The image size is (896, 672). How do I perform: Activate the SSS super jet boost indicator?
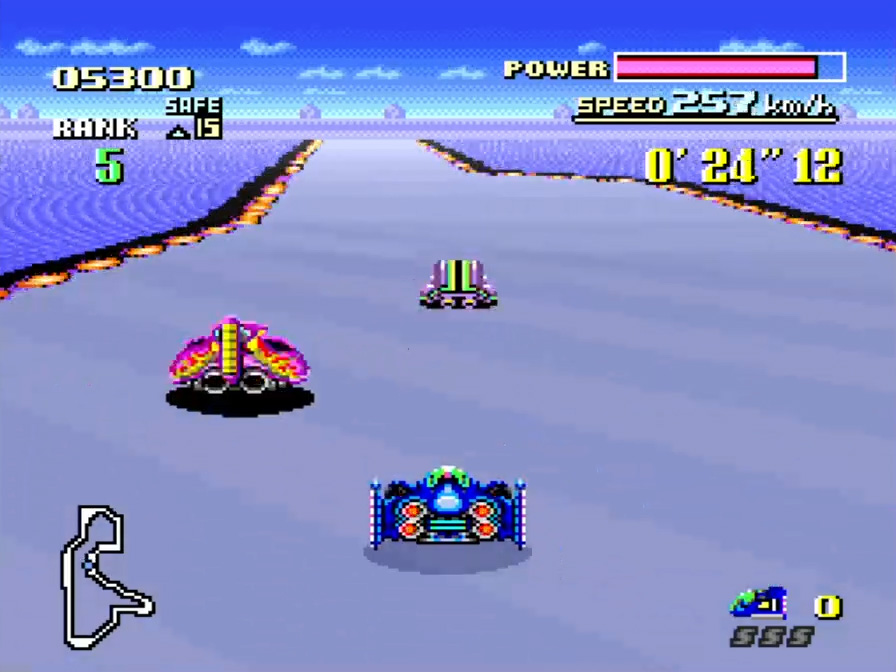(x=771, y=637)
